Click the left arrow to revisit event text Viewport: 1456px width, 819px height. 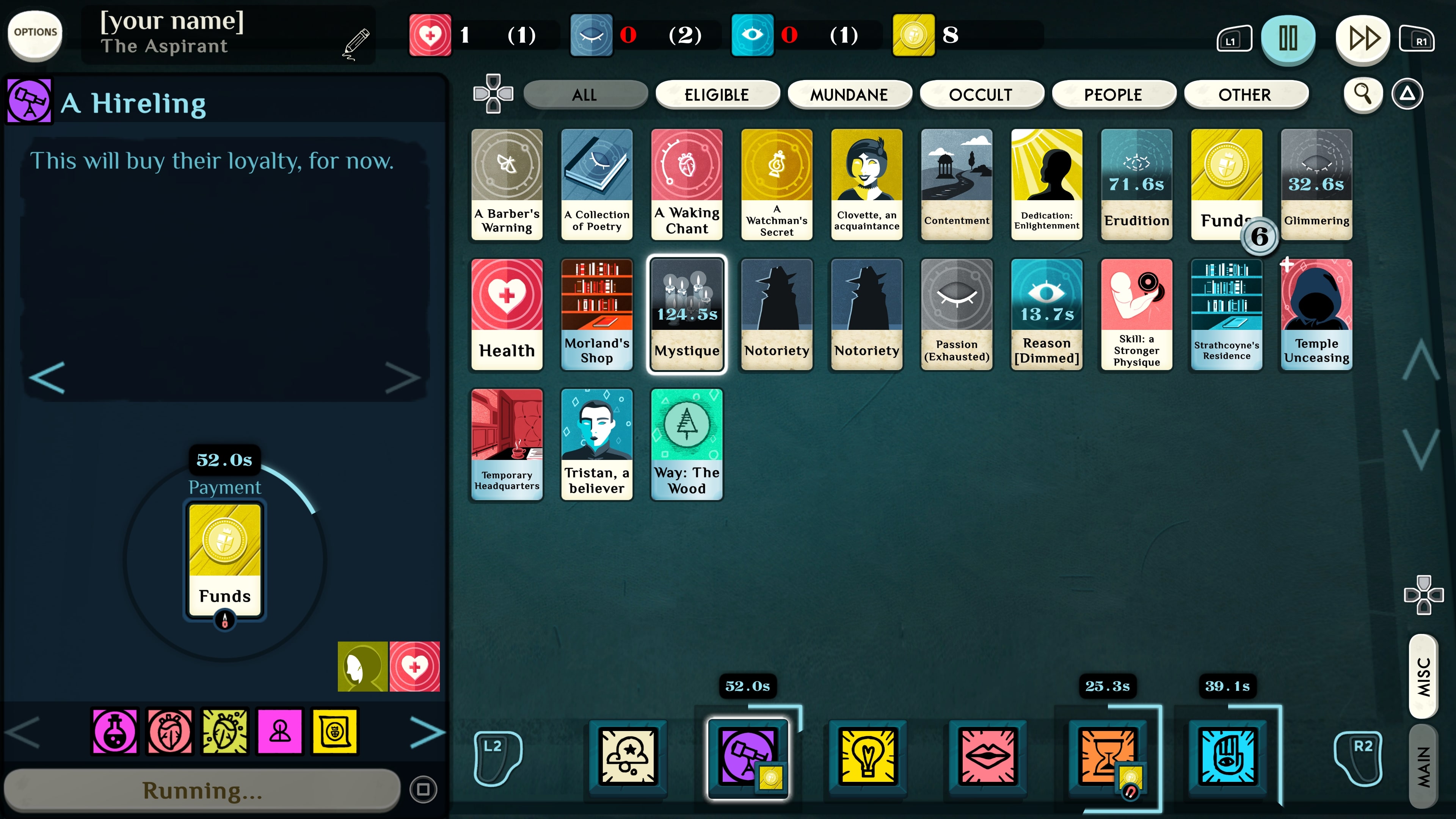tap(46, 378)
